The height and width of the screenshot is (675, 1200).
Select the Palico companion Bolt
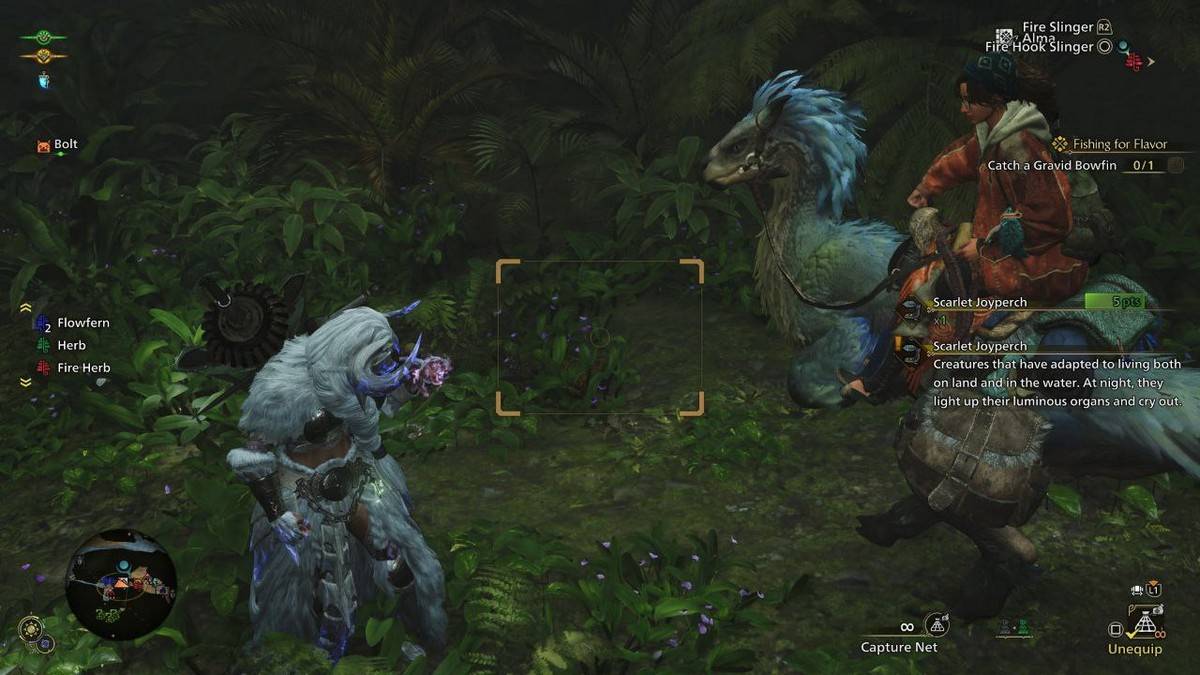tap(65, 145)
